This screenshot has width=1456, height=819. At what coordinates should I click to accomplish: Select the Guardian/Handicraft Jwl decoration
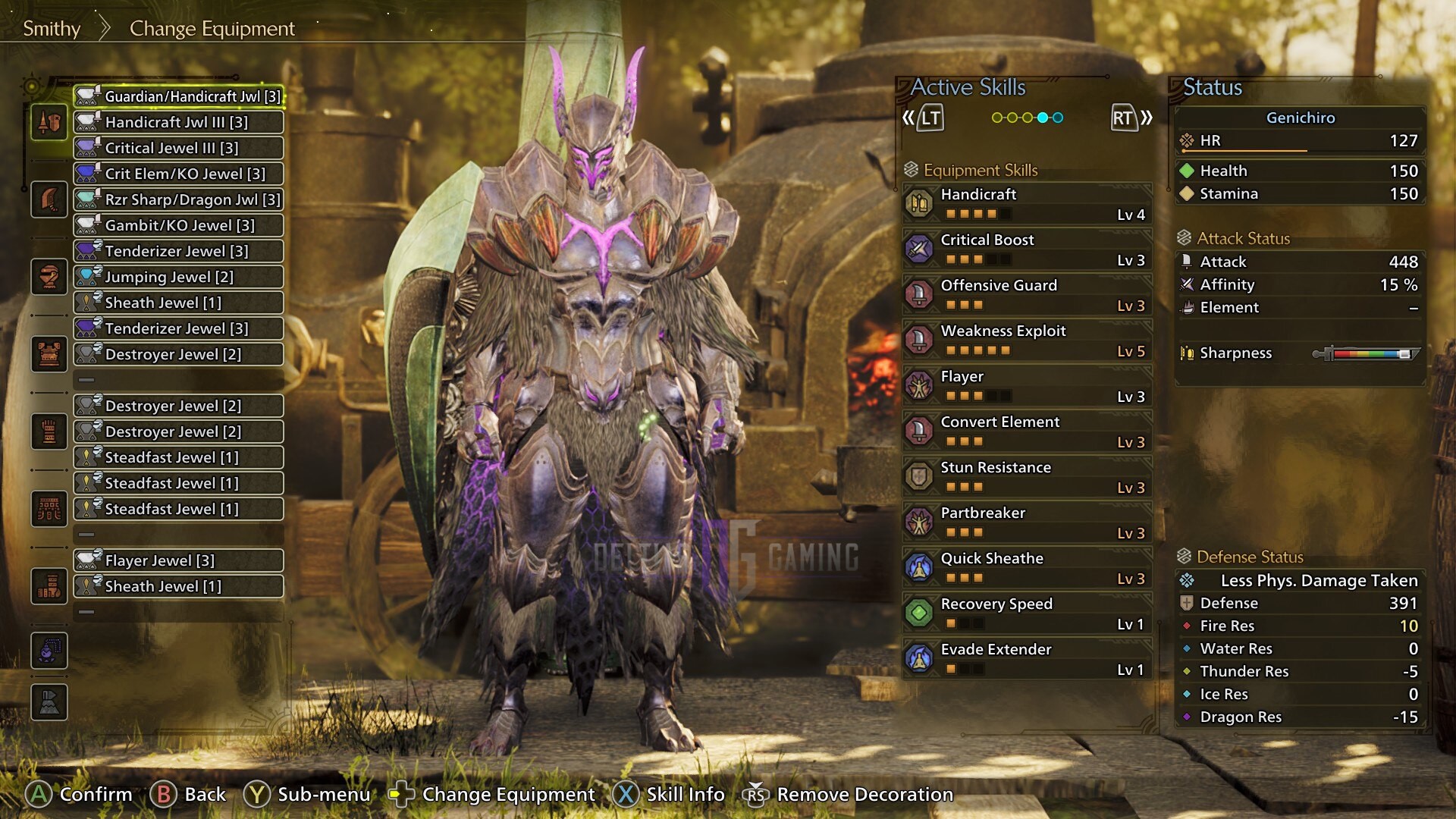coord(179,96)
